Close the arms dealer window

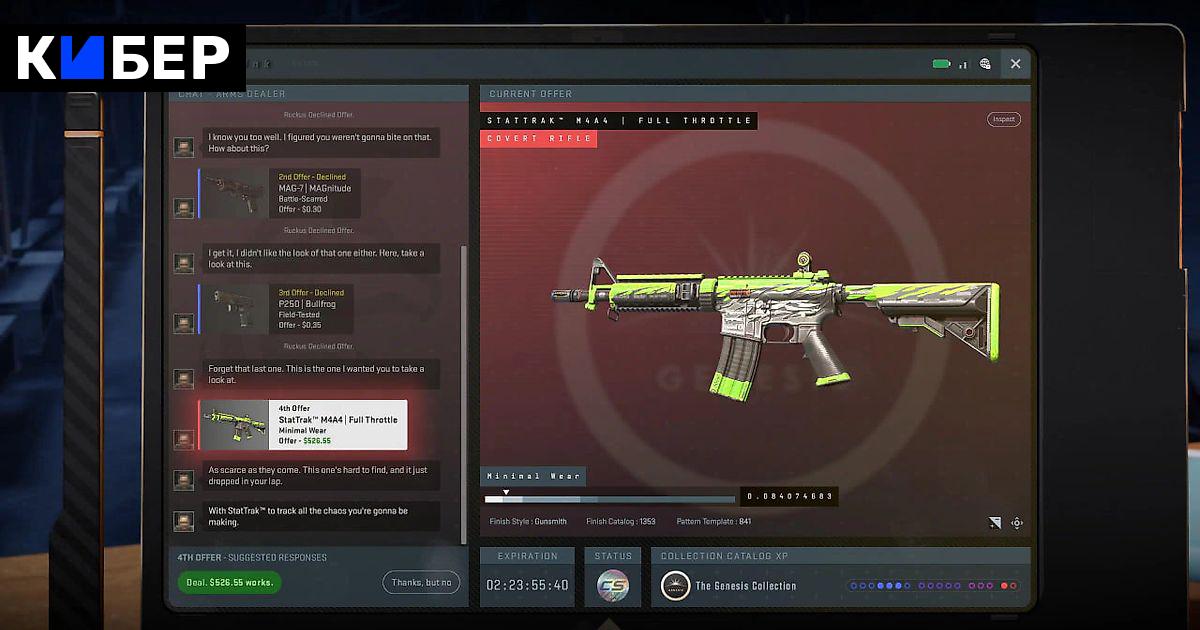pyautogui.click(x=1015, y=64)
